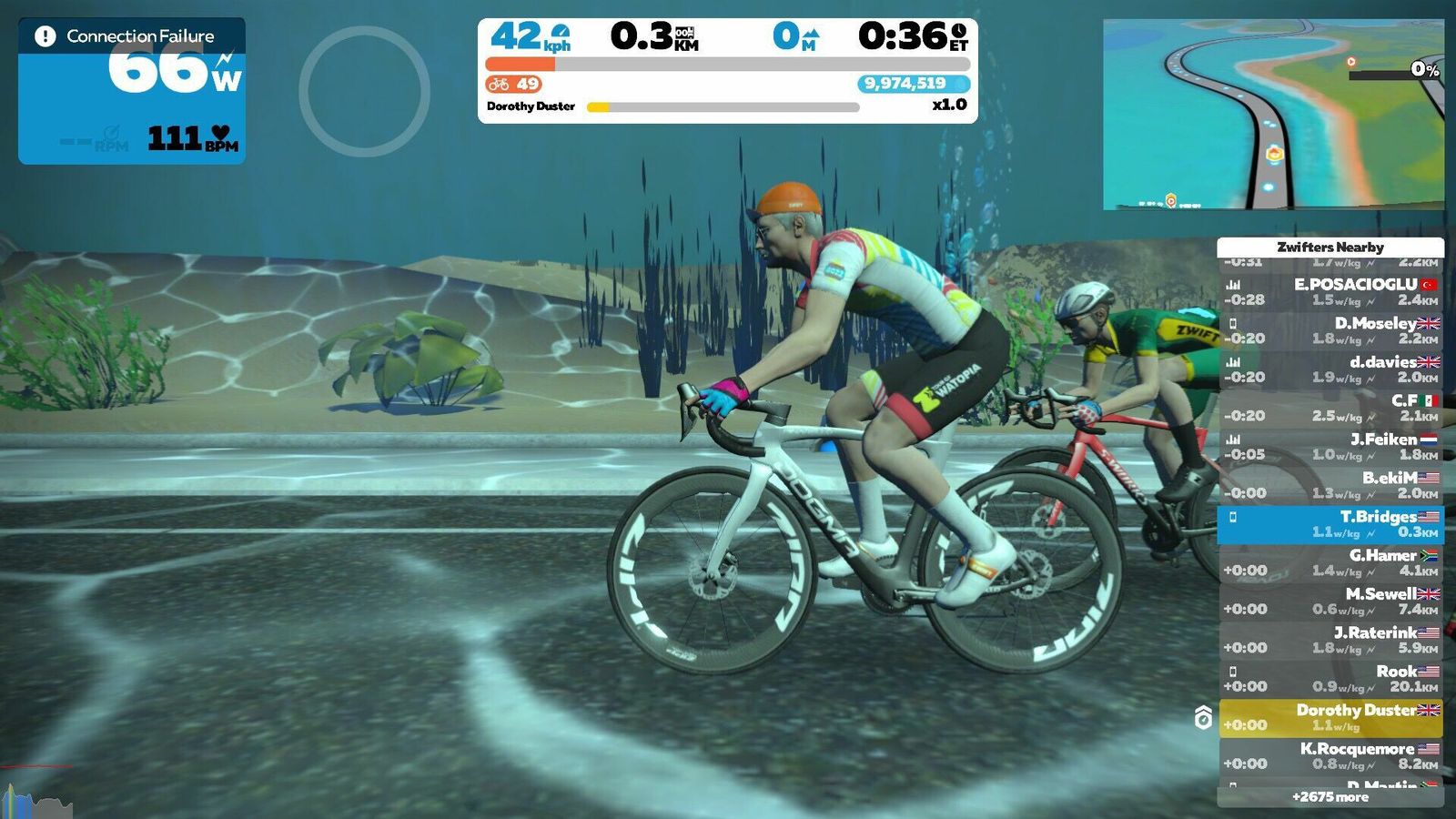Open the minimap view

click(x=1272, y=115)
